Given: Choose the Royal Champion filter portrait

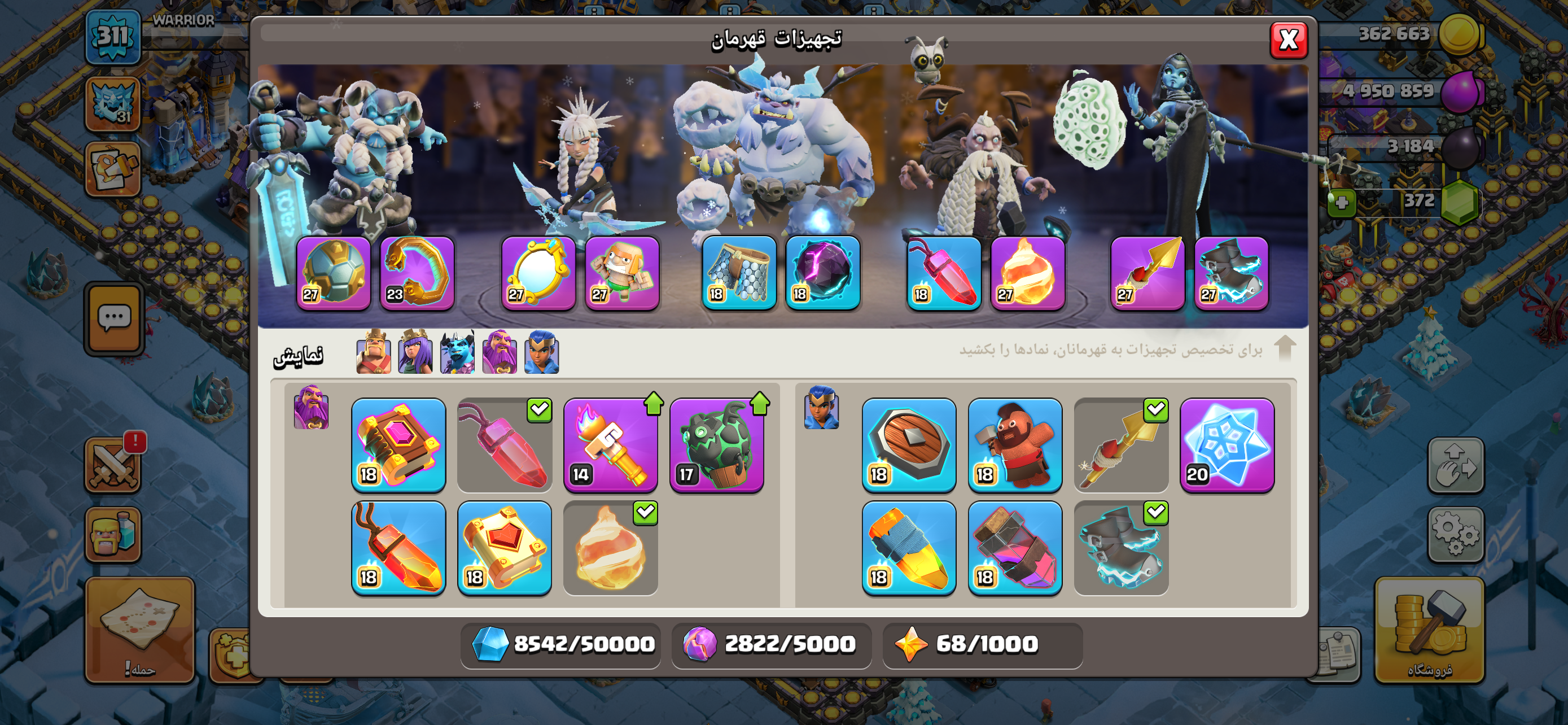Looking at the screenshot, I should 541,352.
